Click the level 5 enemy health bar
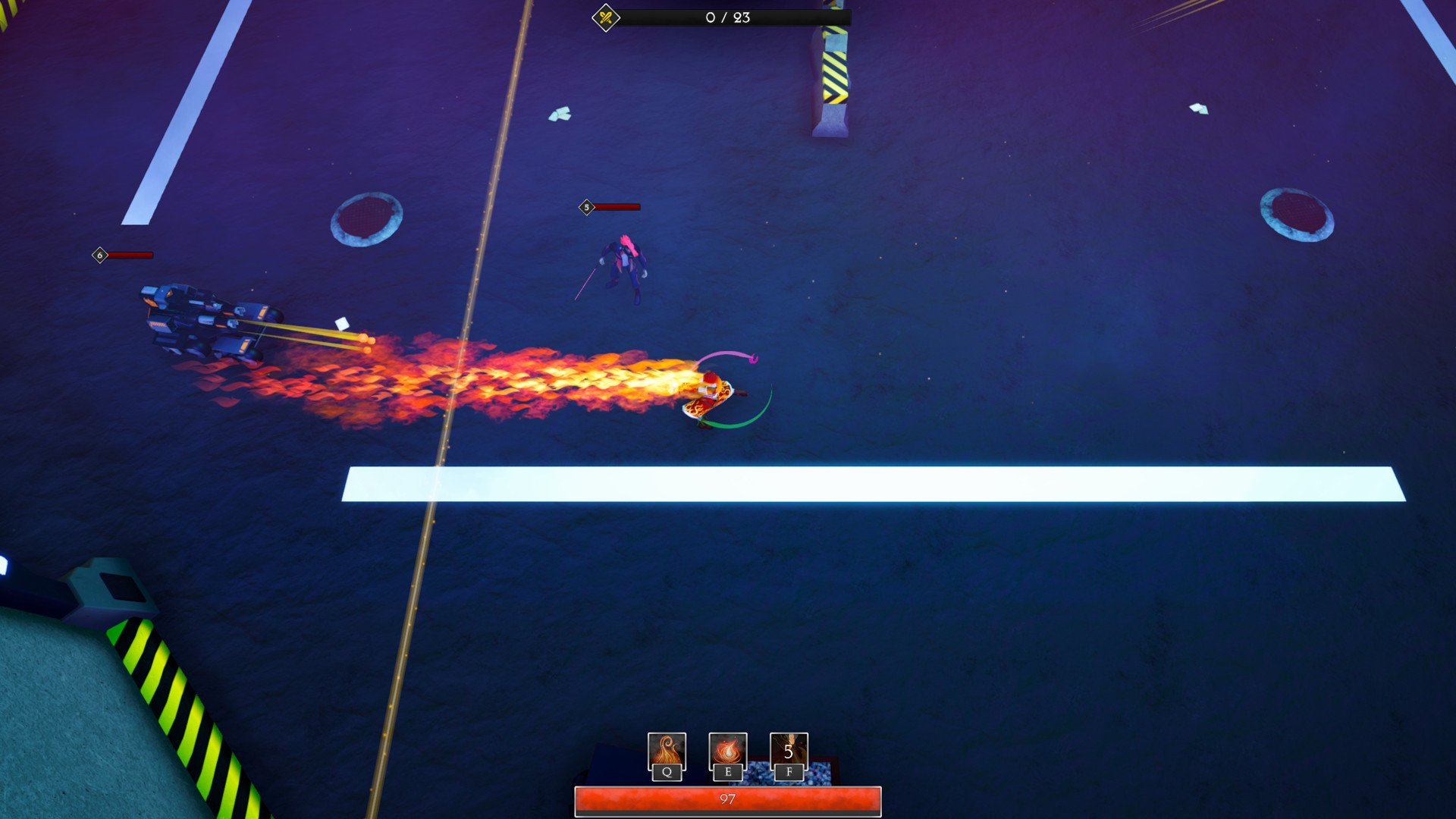The image size is (1456, 819). tap(618, 206)
